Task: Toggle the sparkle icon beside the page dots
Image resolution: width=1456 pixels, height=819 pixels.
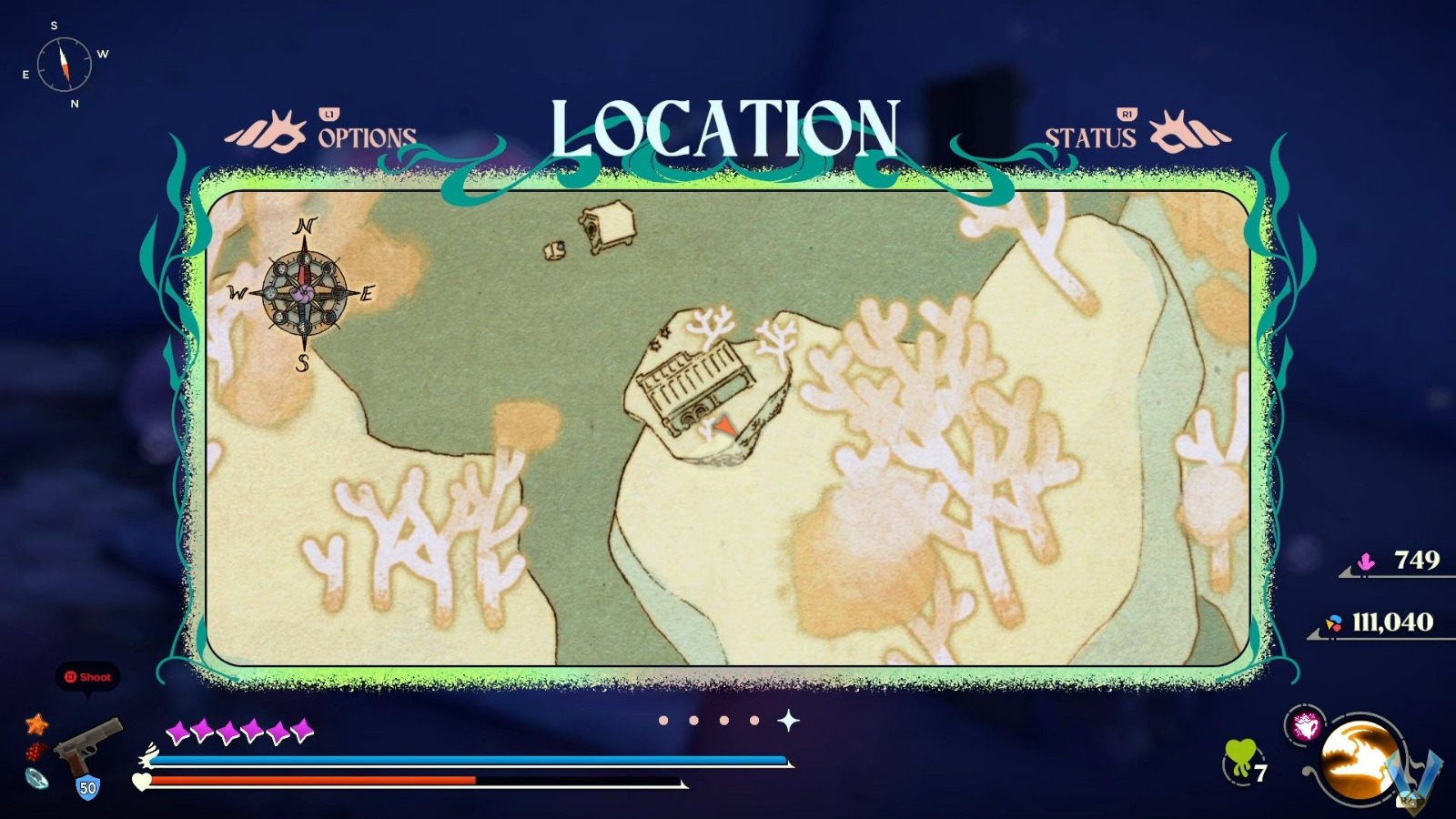Action: pos(787,719)
